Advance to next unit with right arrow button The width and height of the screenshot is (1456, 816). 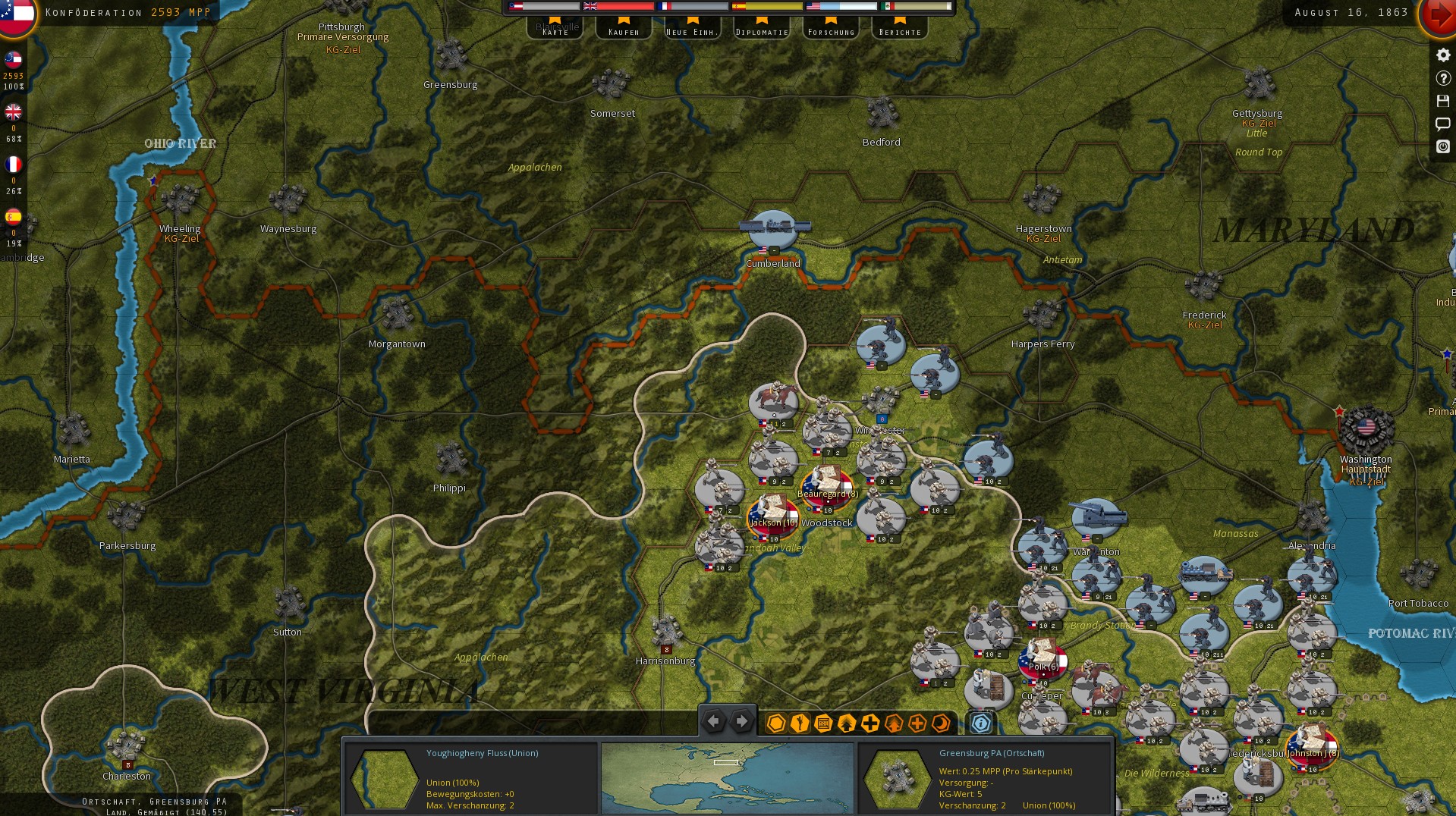(741, 721)
